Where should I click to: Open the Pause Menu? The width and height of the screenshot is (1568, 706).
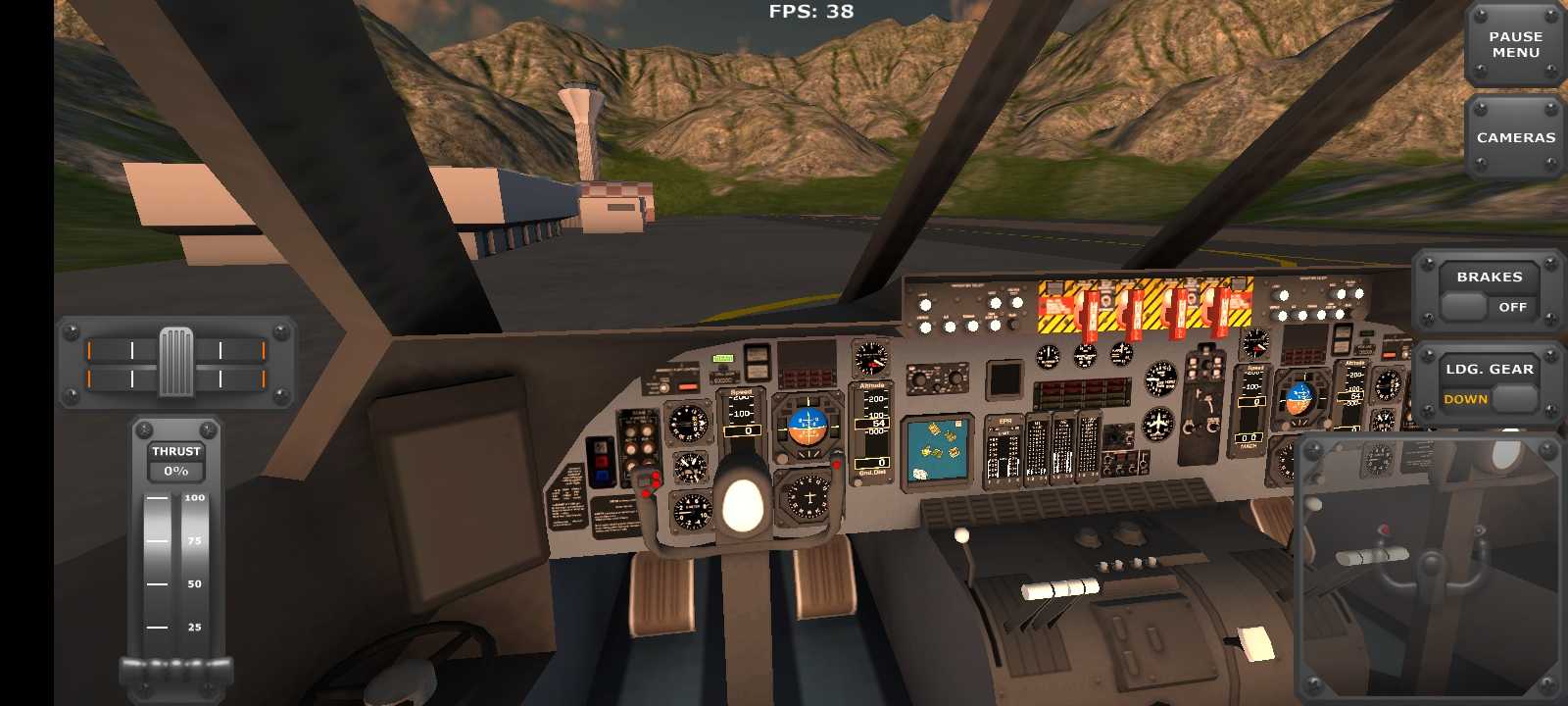[x=1514, y=45]
